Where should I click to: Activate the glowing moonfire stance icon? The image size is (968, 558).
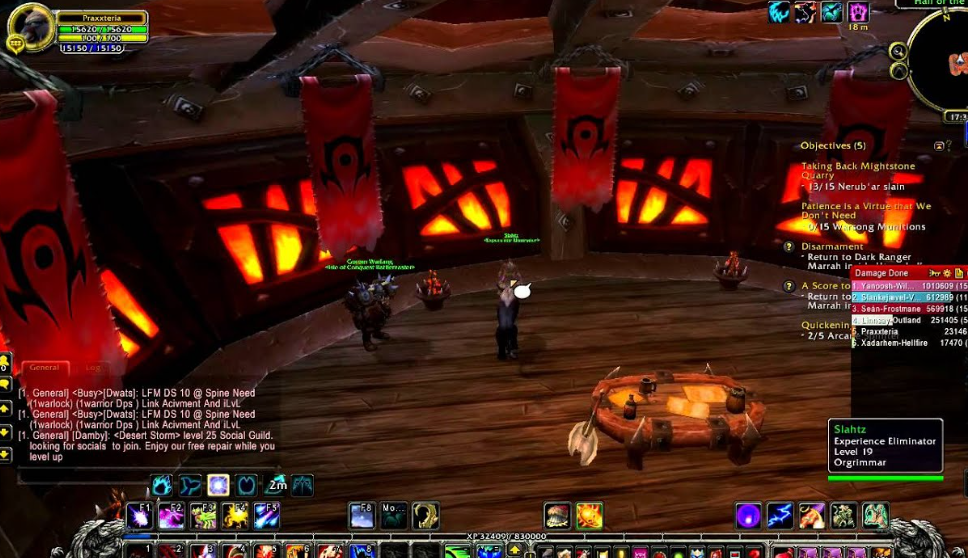218,486
